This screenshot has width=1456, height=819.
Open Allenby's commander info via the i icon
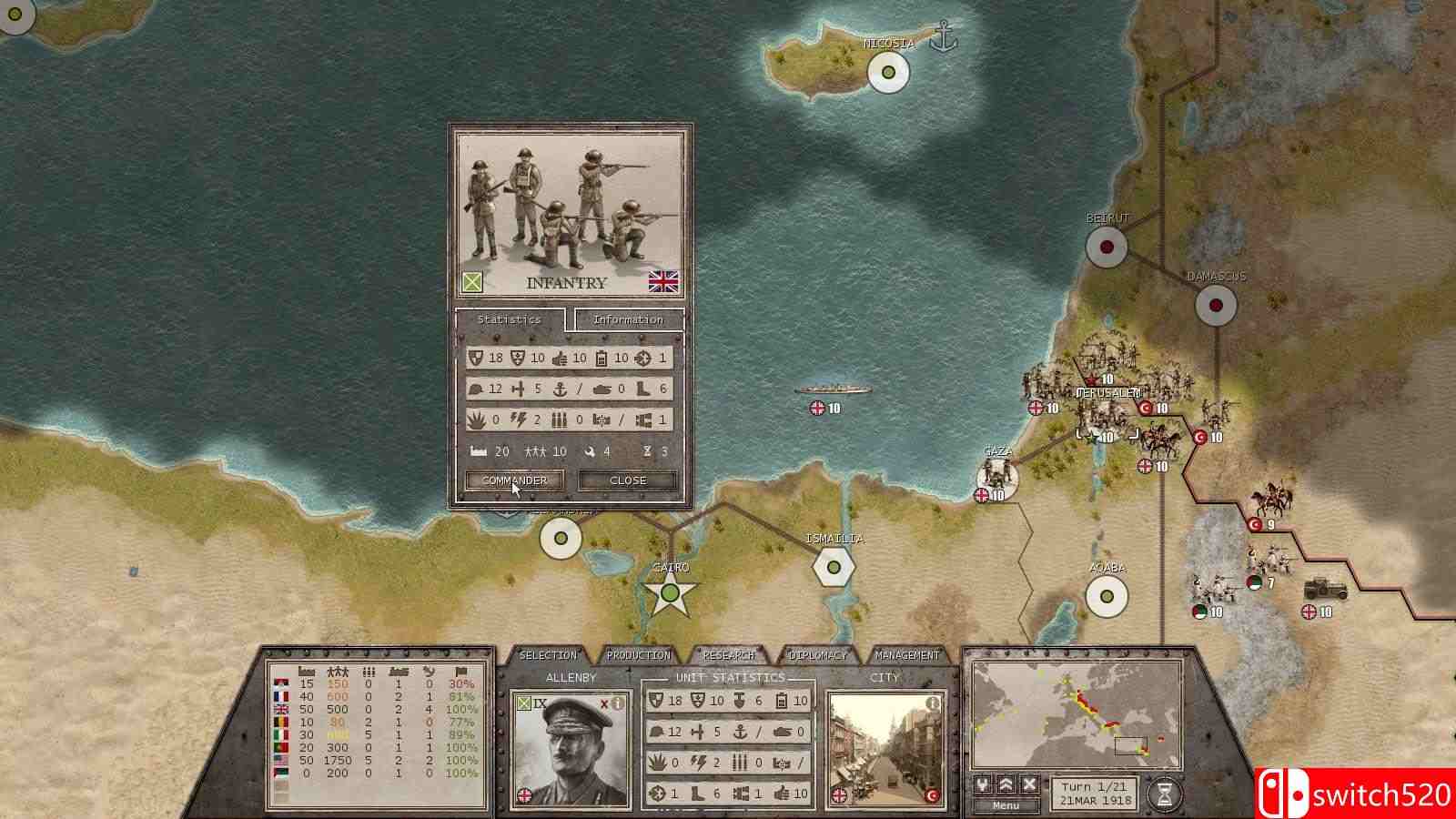(x=619, y=703)
